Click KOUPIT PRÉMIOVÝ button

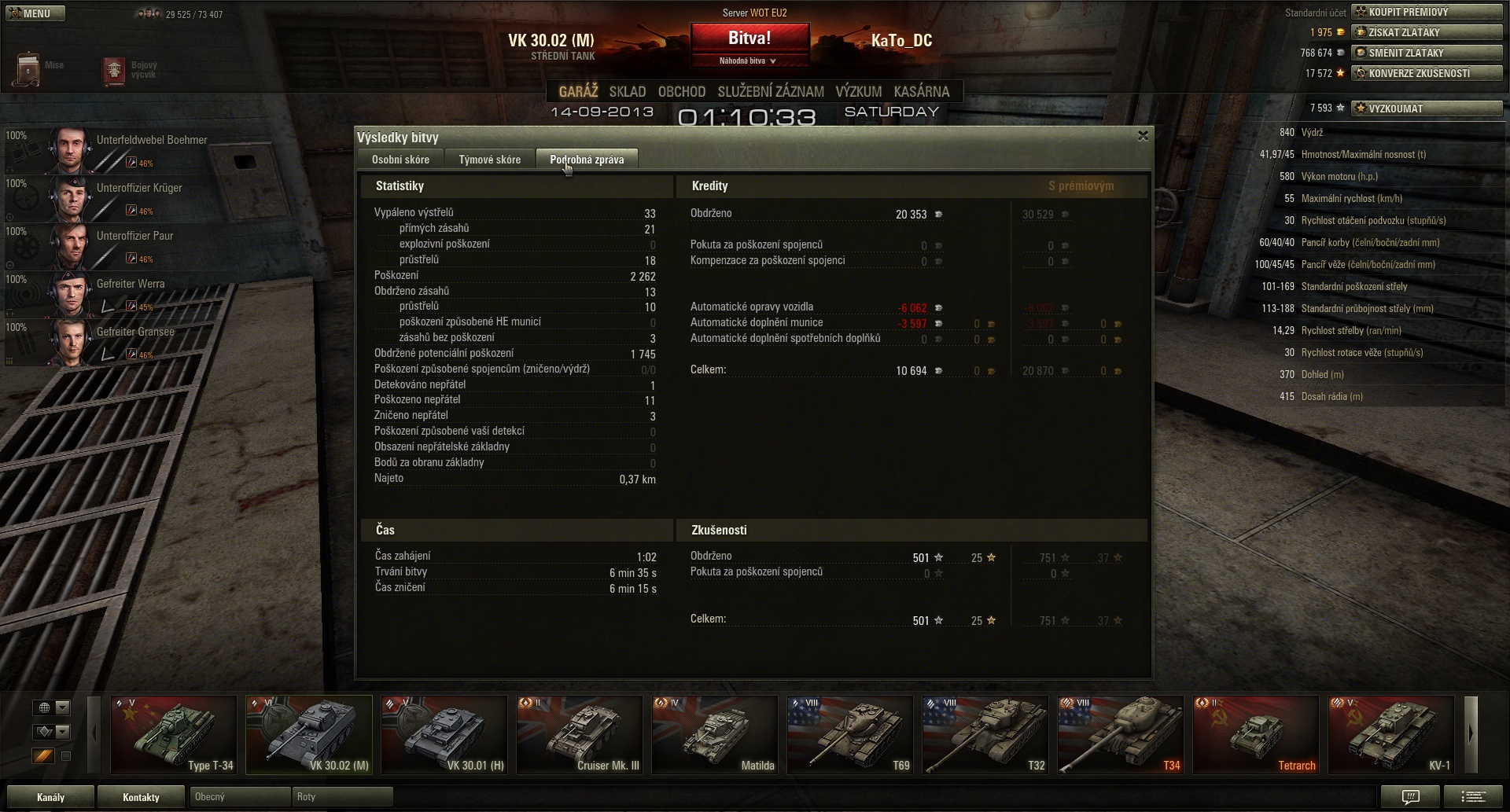[x=1426, y=12]
